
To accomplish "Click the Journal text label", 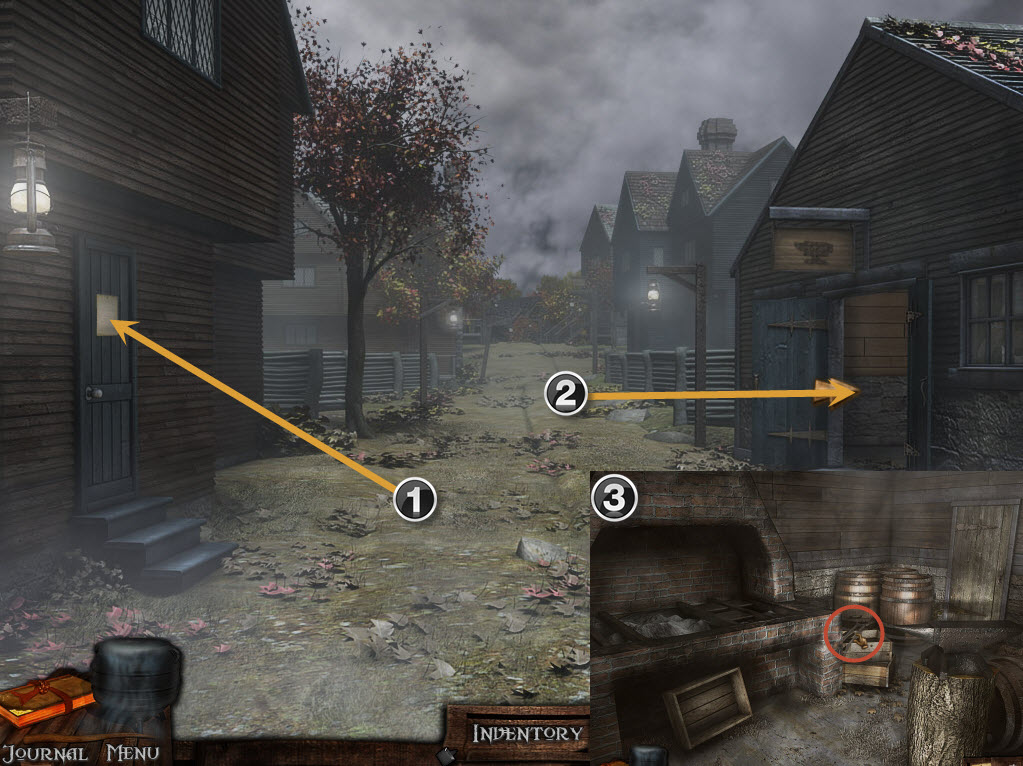I will (x=44, y=753).
